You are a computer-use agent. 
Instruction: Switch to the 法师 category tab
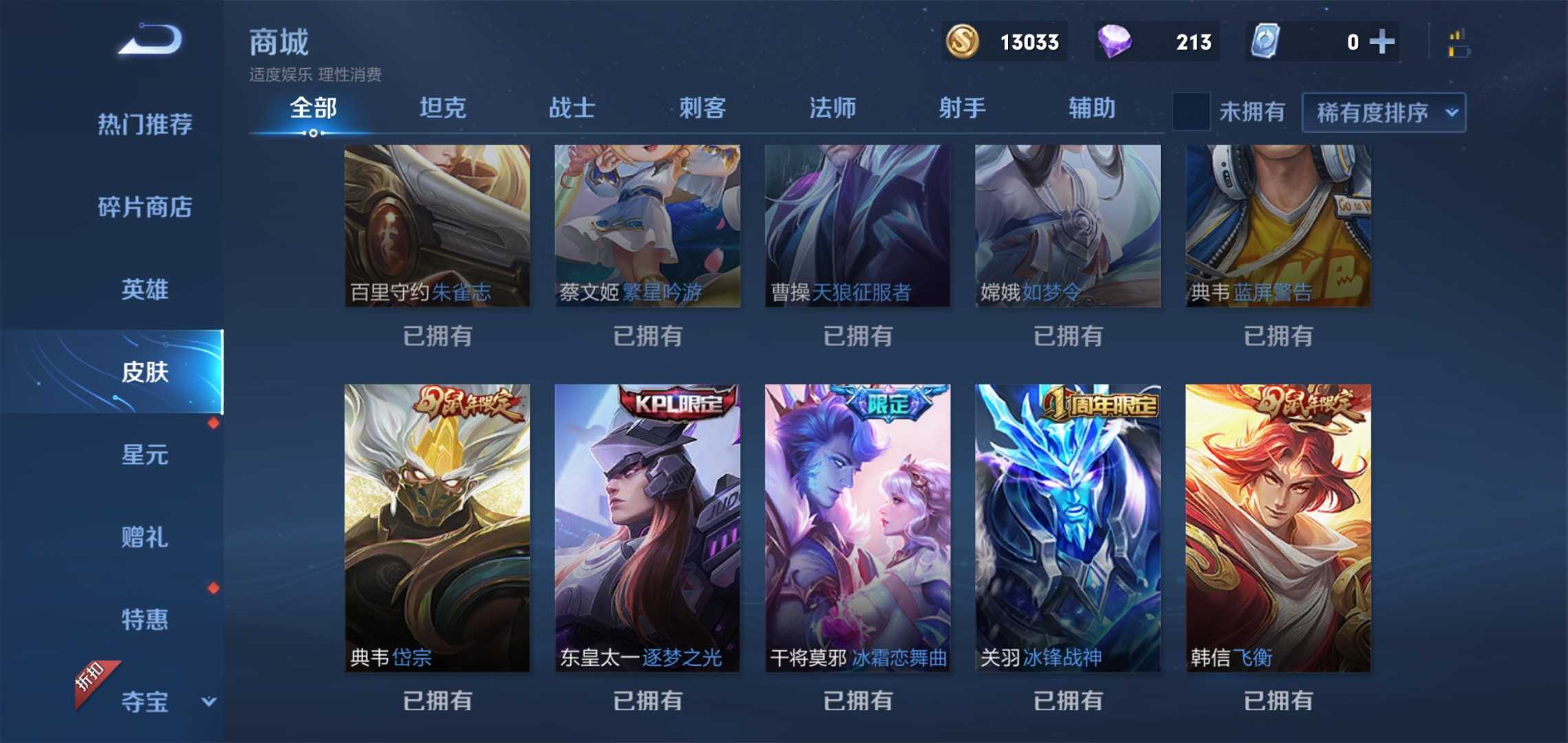pos(832,108)
